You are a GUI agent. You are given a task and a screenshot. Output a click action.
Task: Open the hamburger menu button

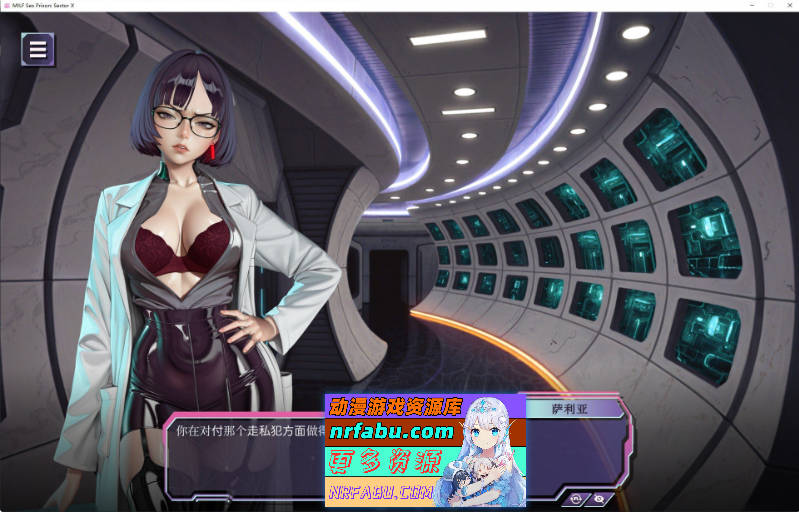[x=38, y=49]
